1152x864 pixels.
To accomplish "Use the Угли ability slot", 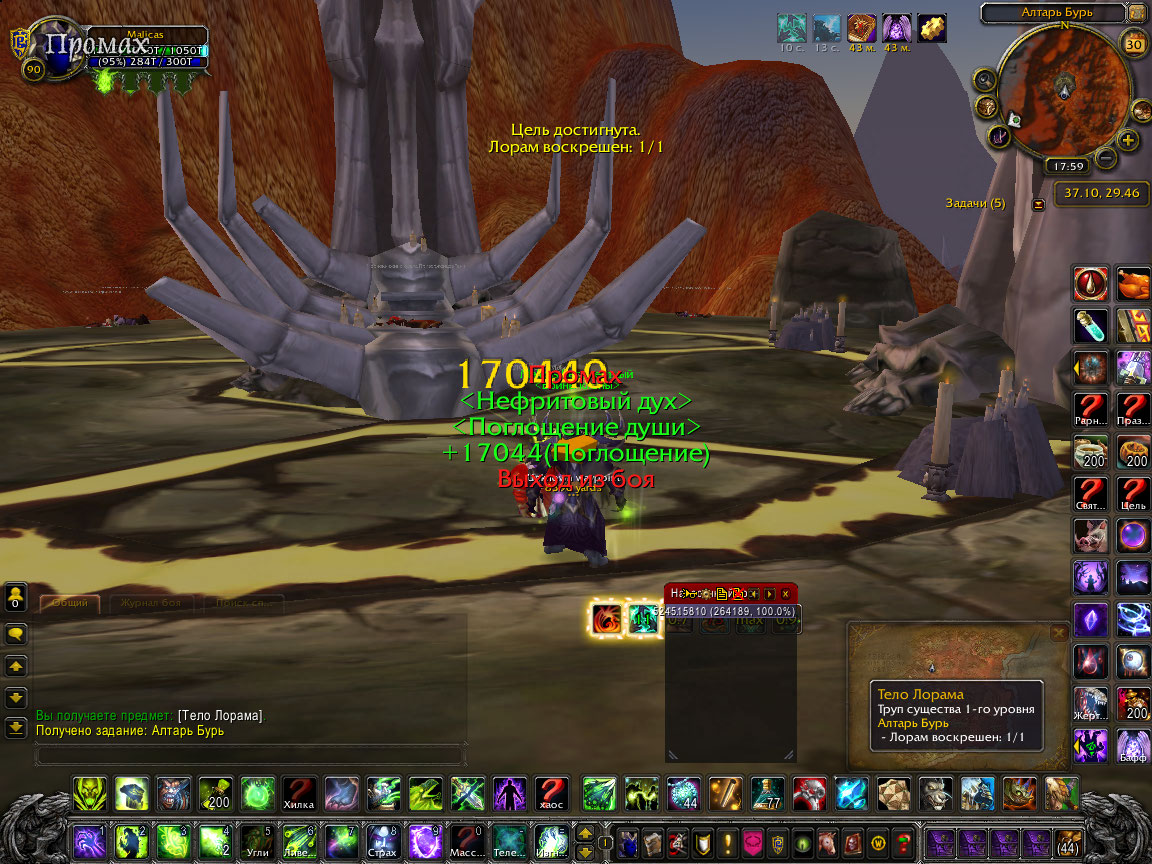I will coord(258,840).
